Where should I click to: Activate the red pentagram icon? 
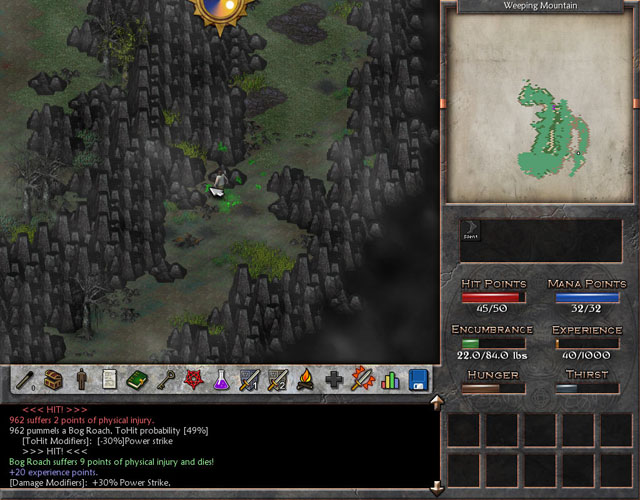193,380
